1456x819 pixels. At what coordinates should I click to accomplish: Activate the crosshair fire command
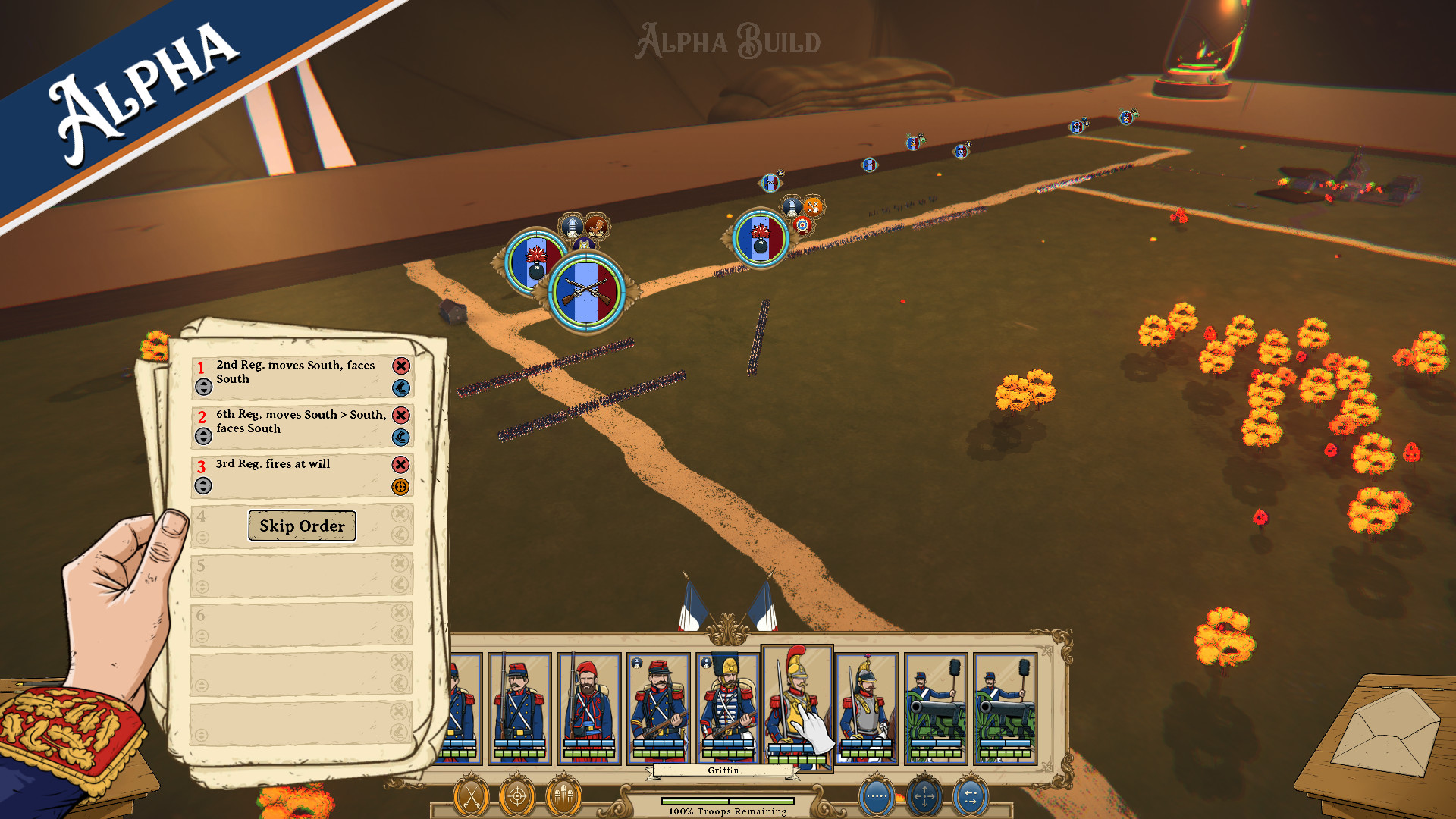coord(517,797)
